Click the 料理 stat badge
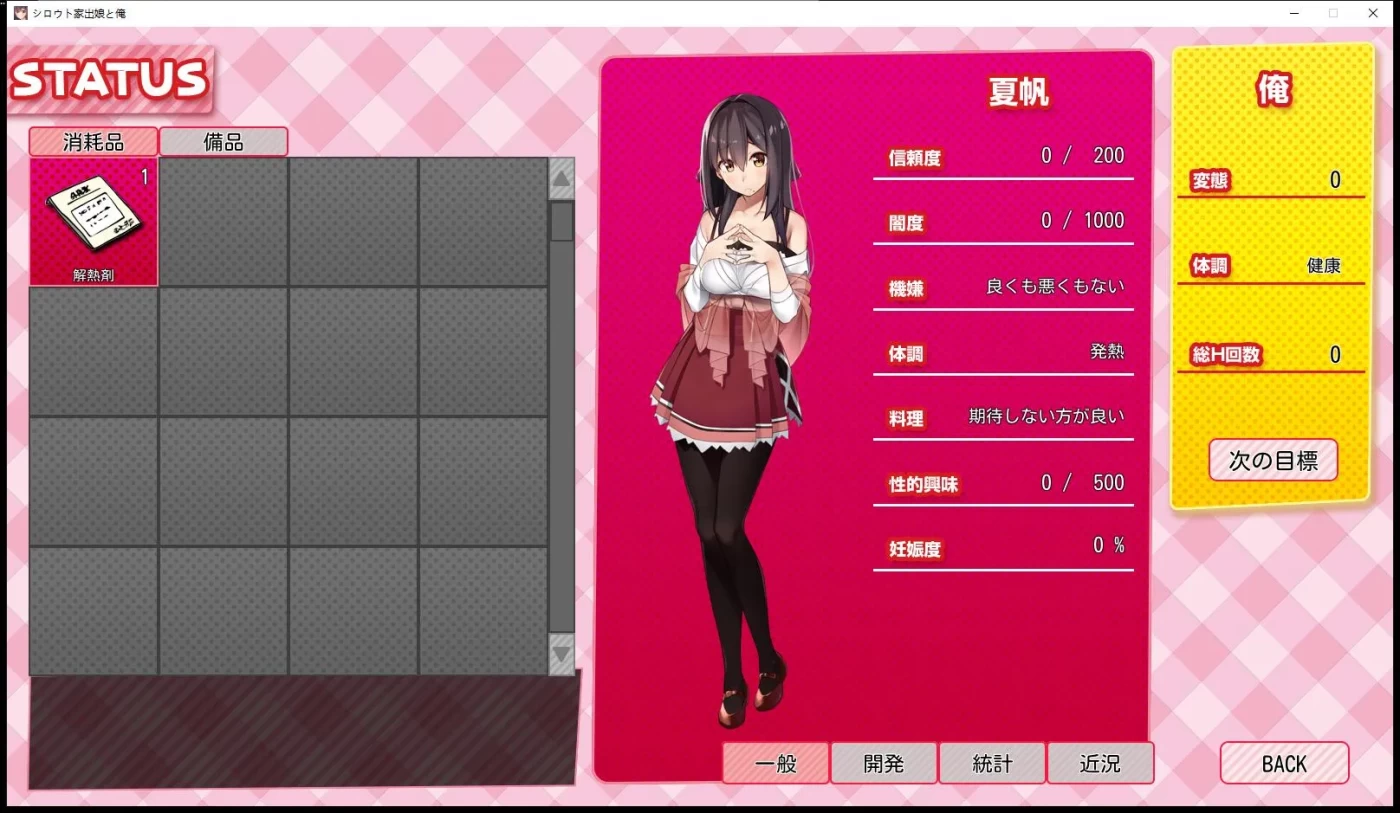 pos(907,418)
